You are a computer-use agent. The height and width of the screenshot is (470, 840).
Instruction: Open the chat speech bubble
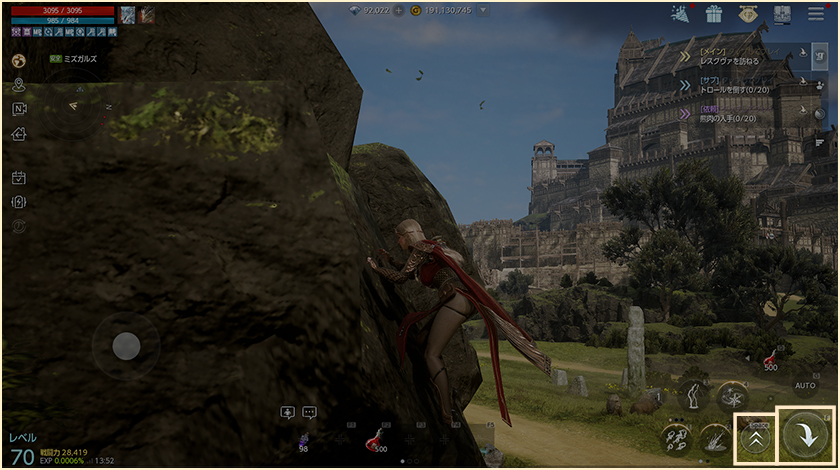click(309, 412)
